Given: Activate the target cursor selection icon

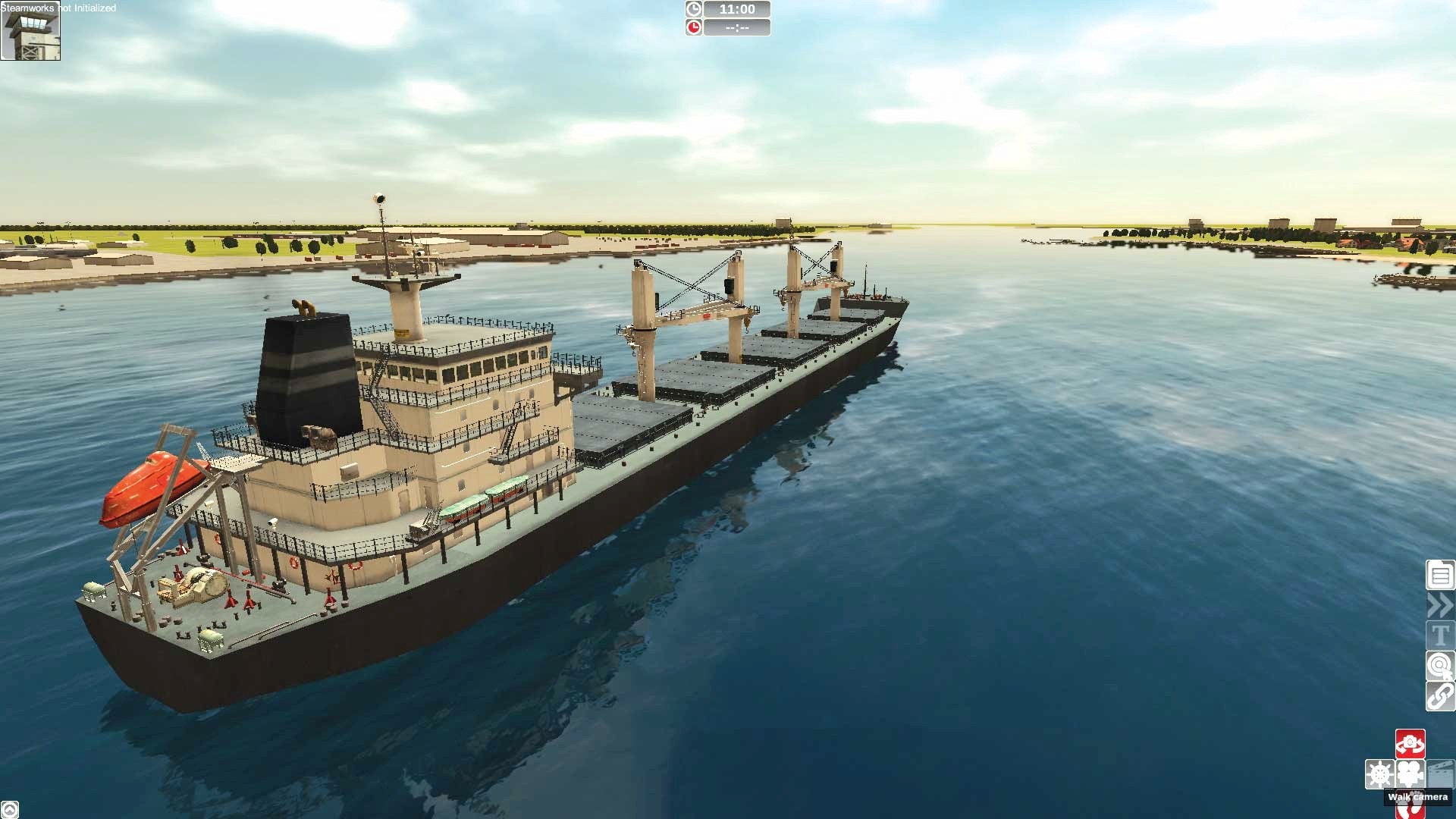Looking at the screenshot, I should (x=1440, y=666).
